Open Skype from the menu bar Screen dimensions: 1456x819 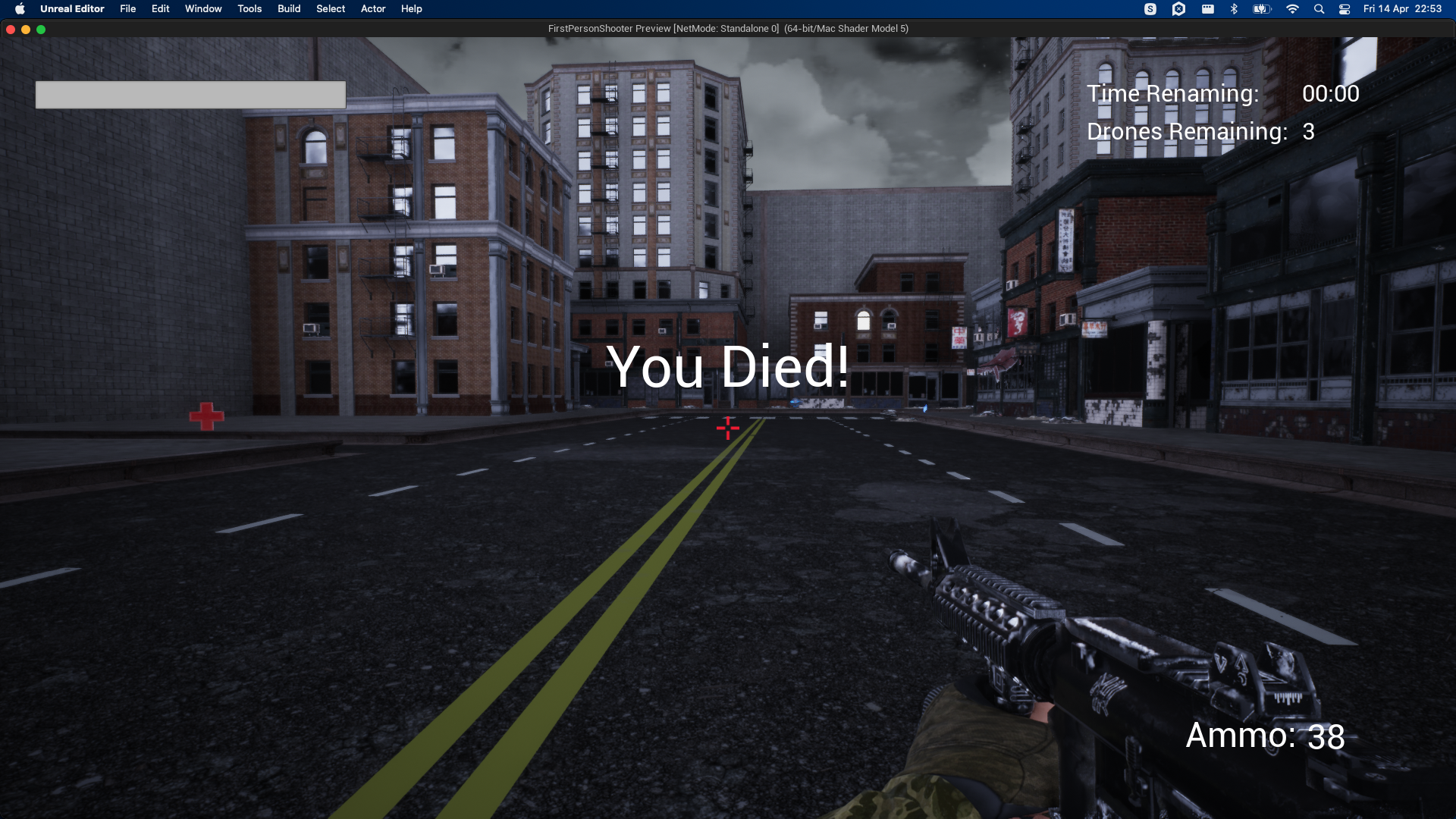coord(1150,8)
